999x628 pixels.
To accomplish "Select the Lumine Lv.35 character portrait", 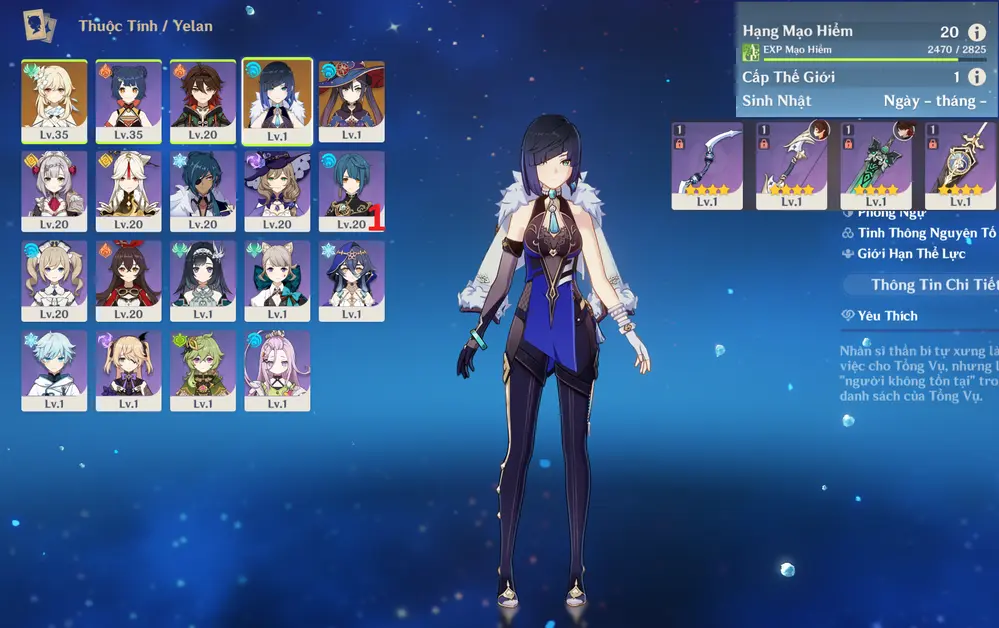I will point(54,99).
